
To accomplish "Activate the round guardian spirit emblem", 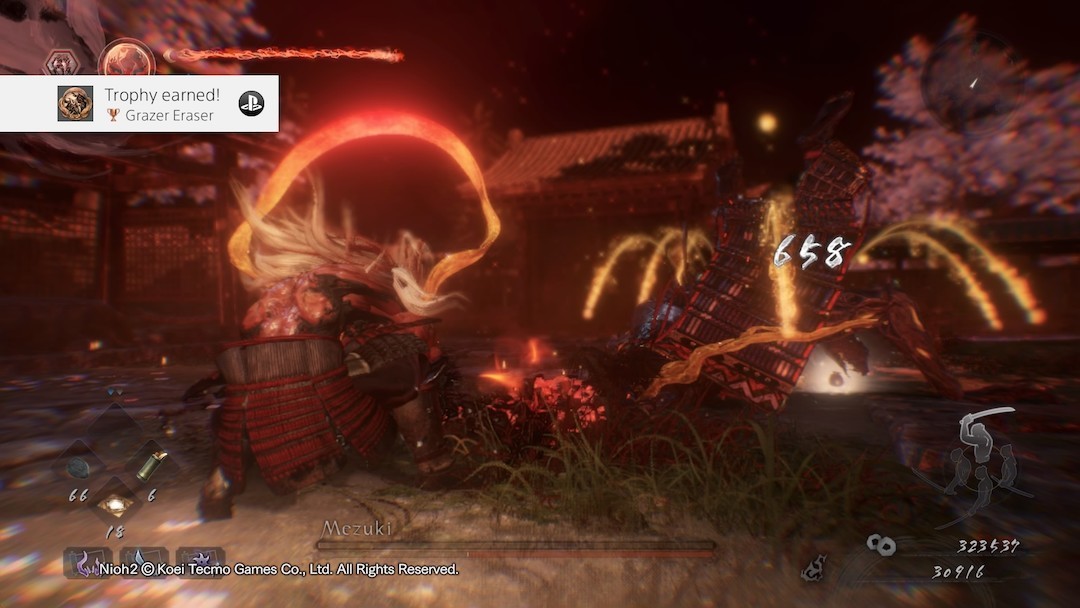I will 125,58.
